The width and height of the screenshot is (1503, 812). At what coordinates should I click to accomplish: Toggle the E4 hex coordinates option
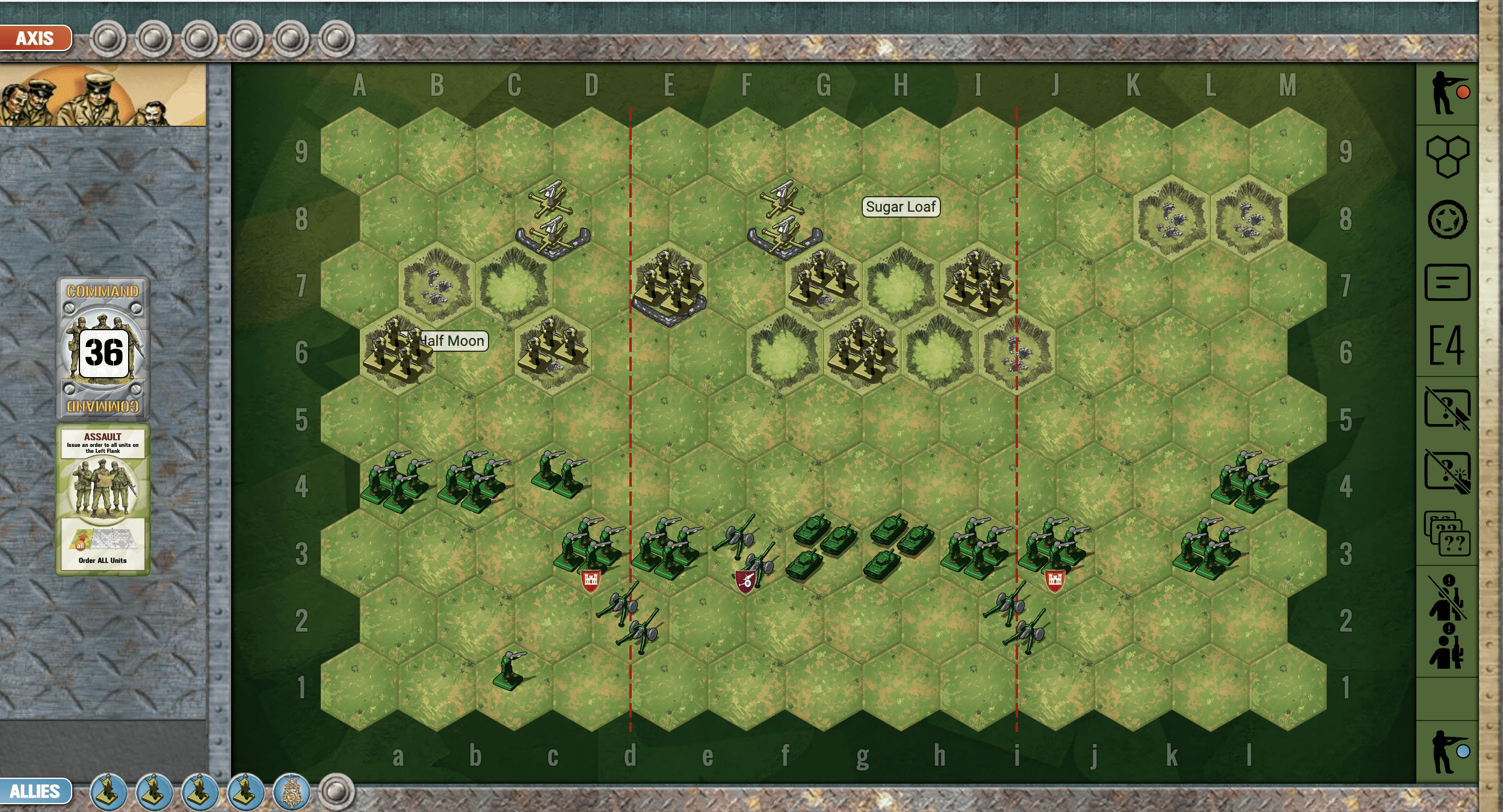pos(1447,345)
